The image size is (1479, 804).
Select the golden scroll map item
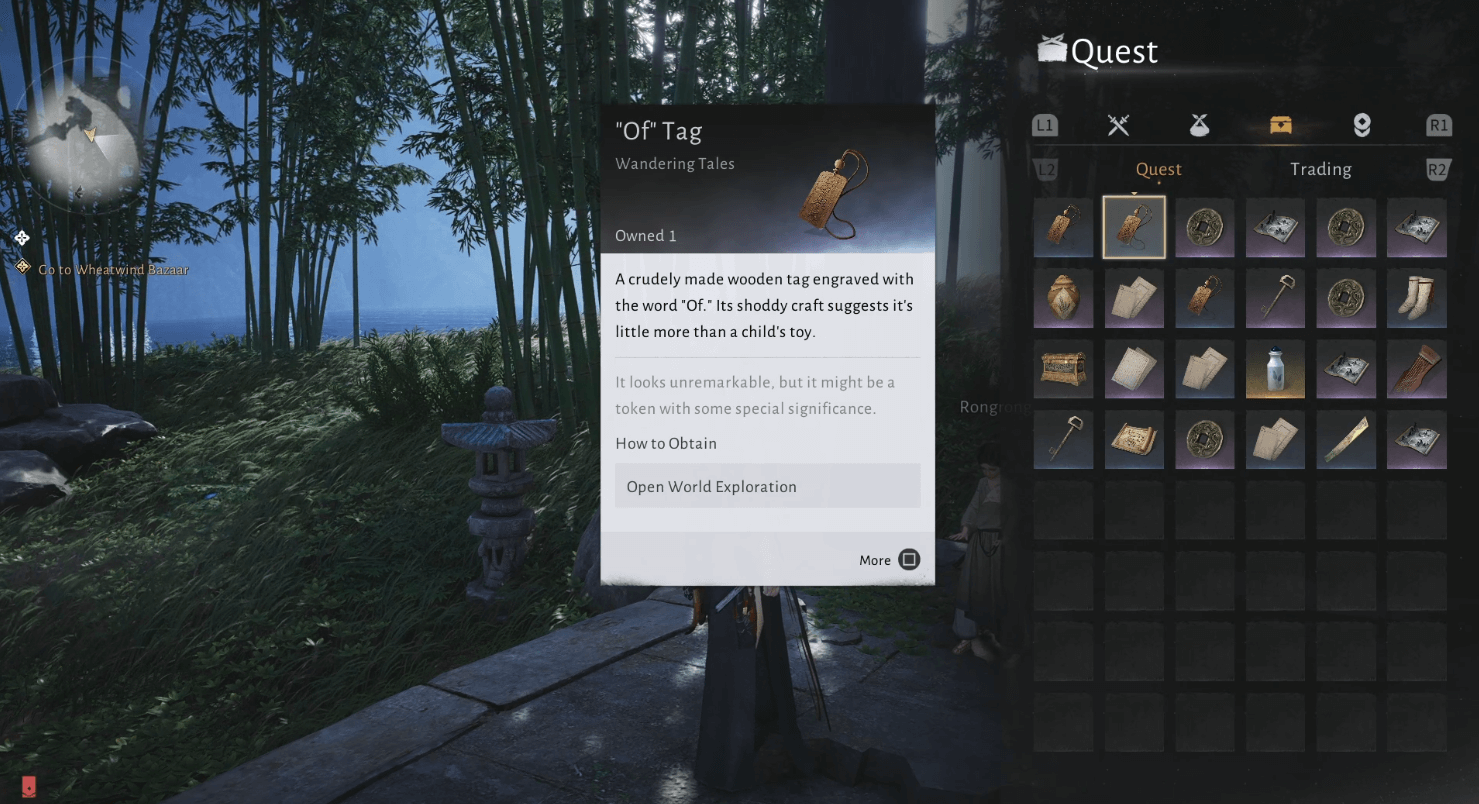click(1134, 440)
